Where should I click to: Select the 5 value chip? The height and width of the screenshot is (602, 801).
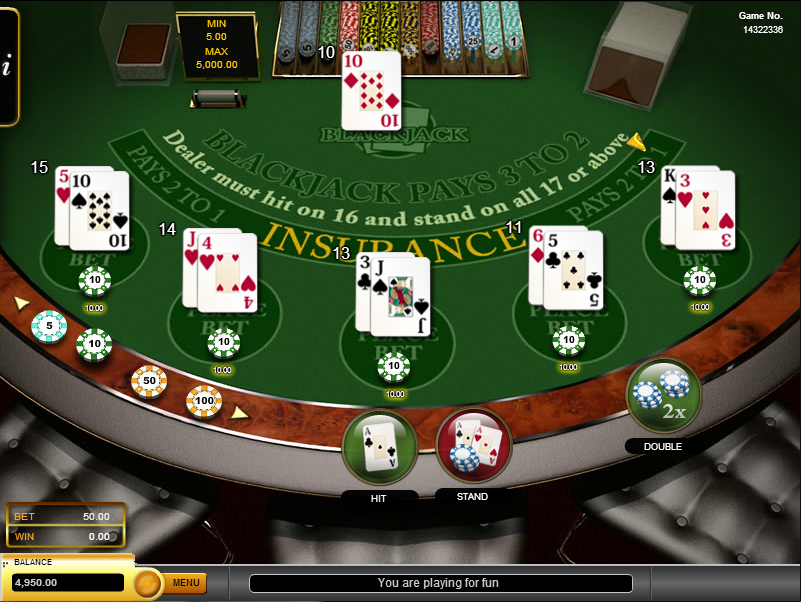49,326
